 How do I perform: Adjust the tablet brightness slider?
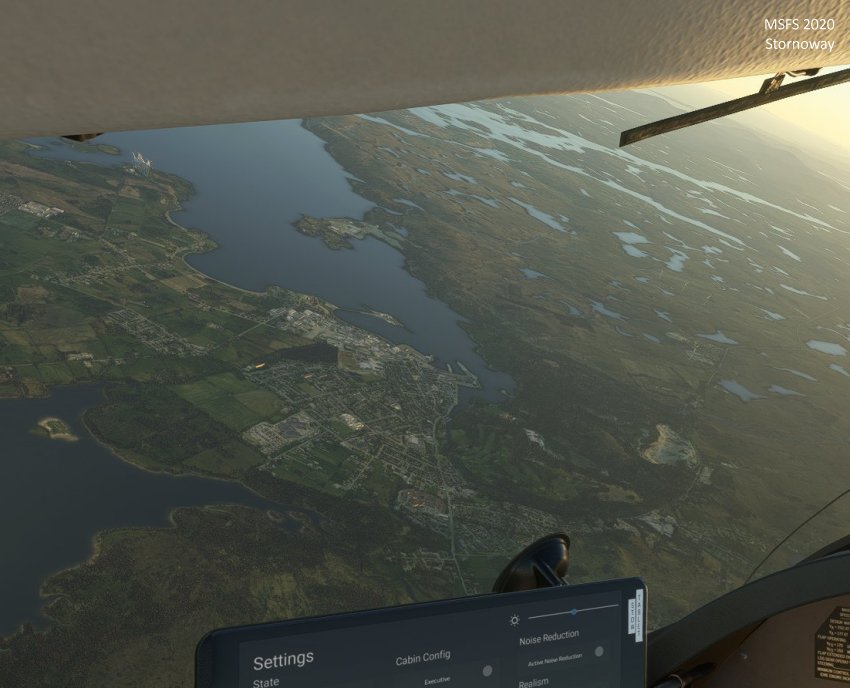tap(574, 610)
